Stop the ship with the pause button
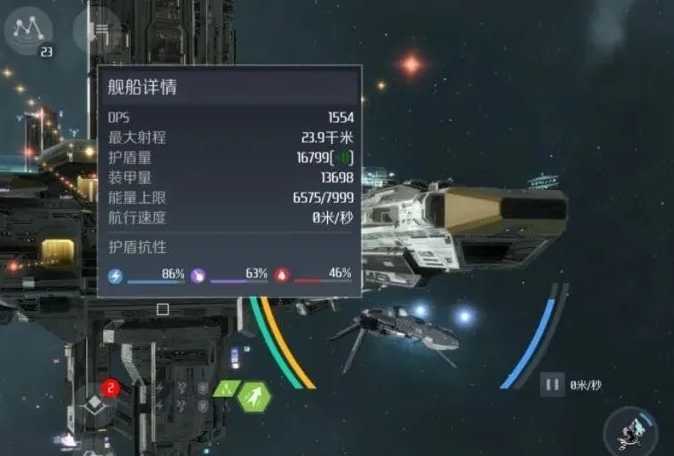Screen dimensions: 674x456 coord(552,384)
